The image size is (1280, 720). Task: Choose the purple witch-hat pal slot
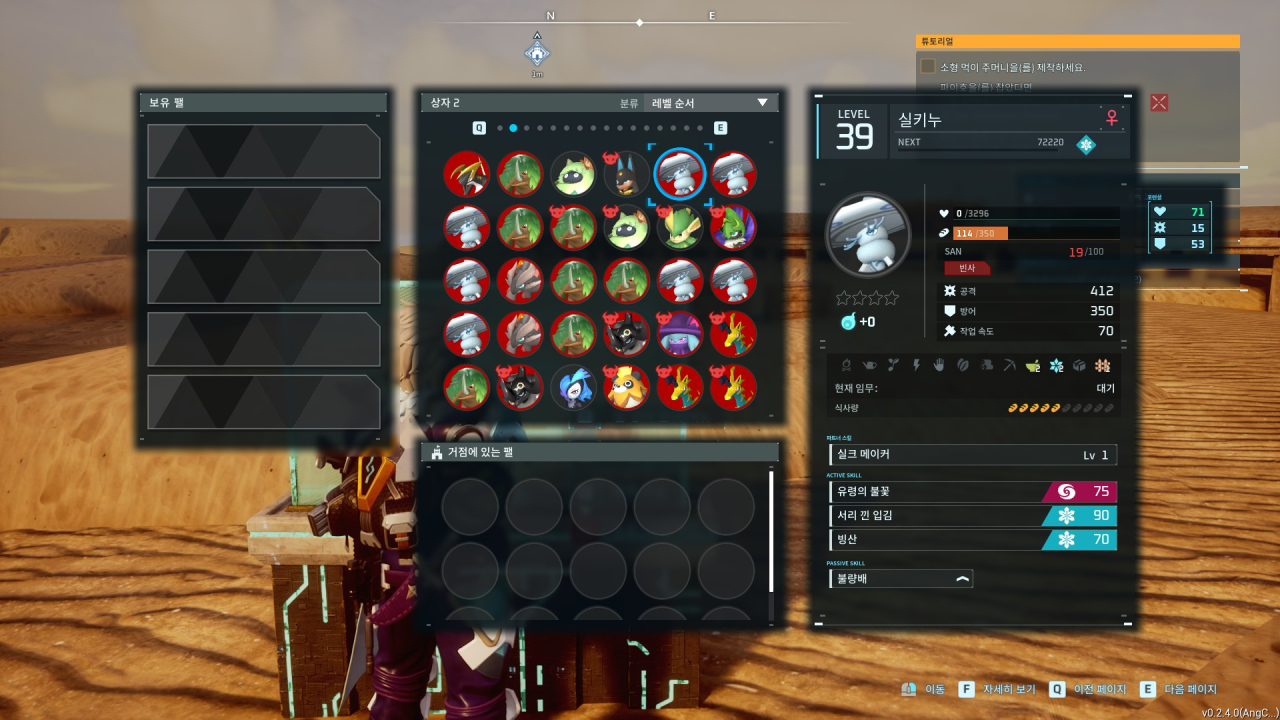coord(680,334)
